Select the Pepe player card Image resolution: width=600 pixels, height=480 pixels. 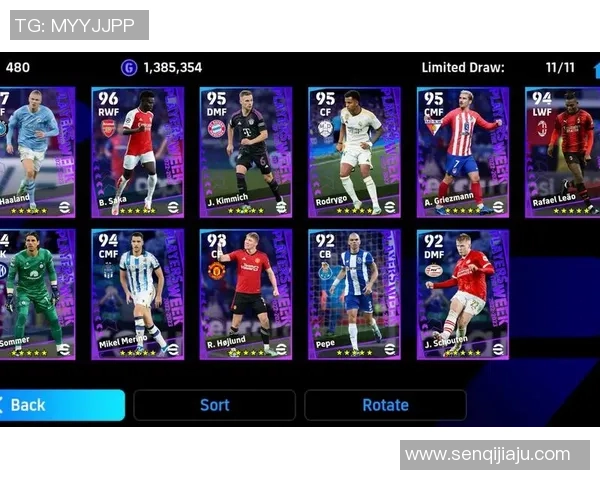click(354, 294)
